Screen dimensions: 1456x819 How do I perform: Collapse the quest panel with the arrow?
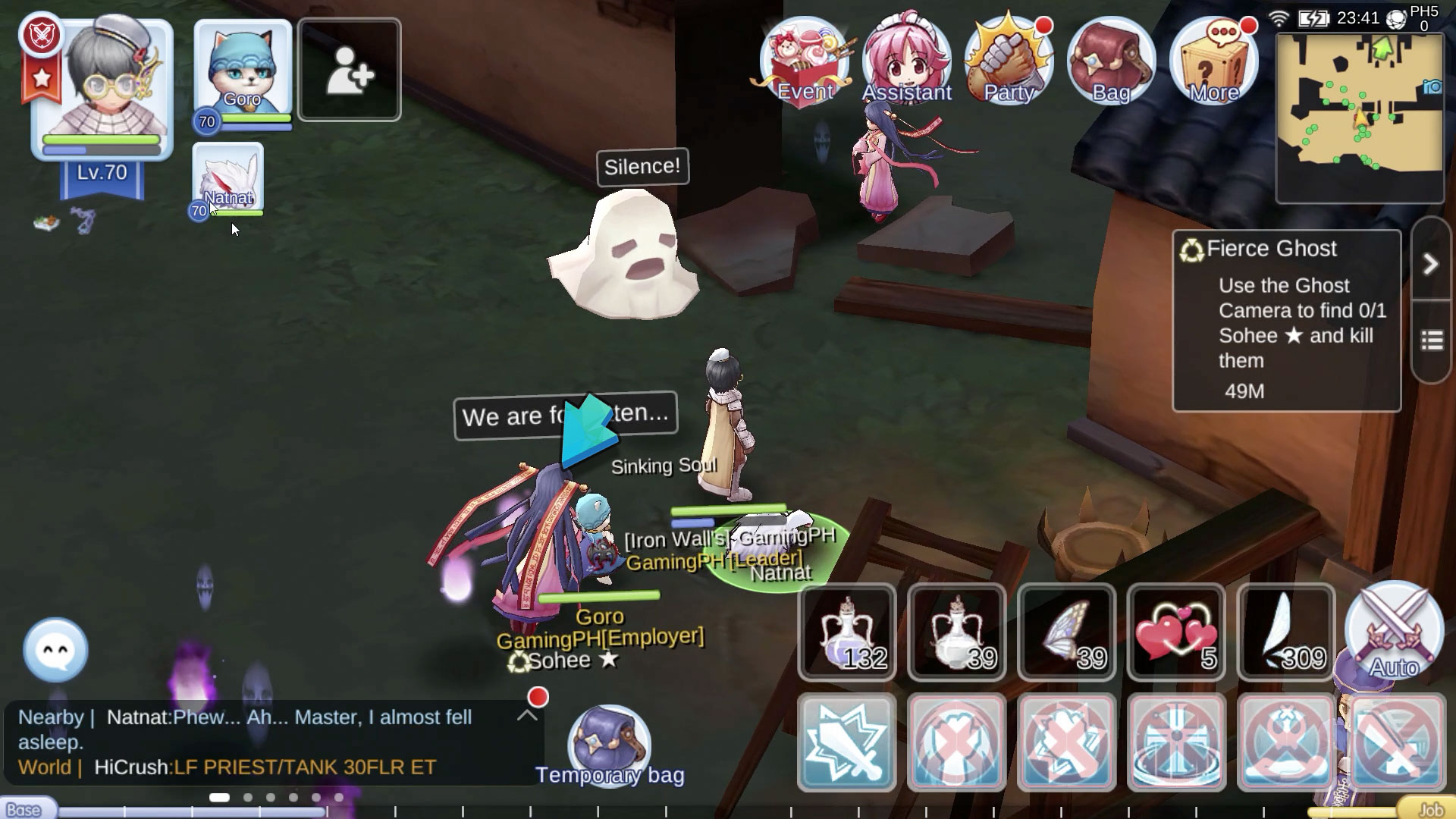point(1430,264)
